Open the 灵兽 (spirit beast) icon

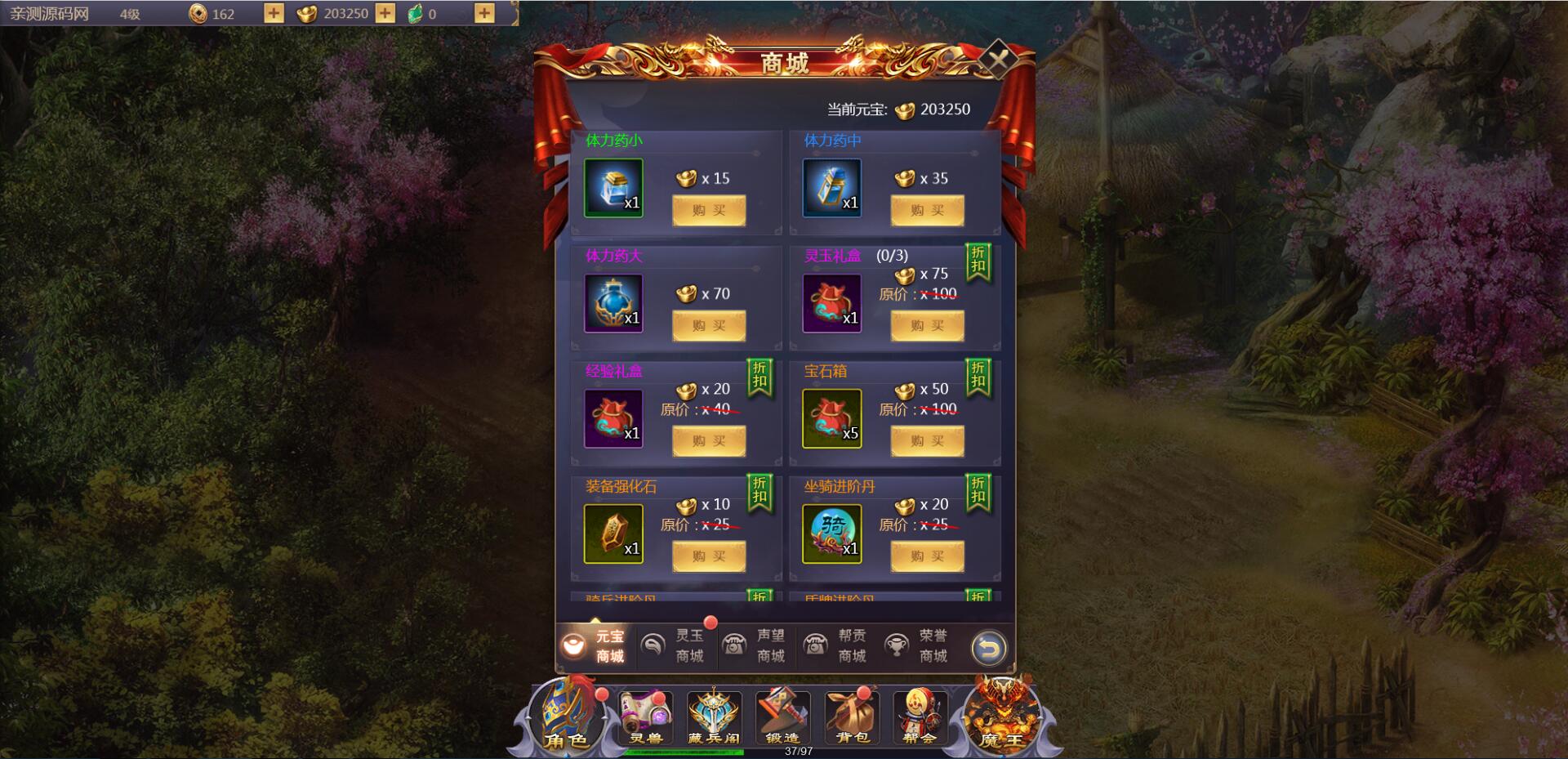point(645,717)
